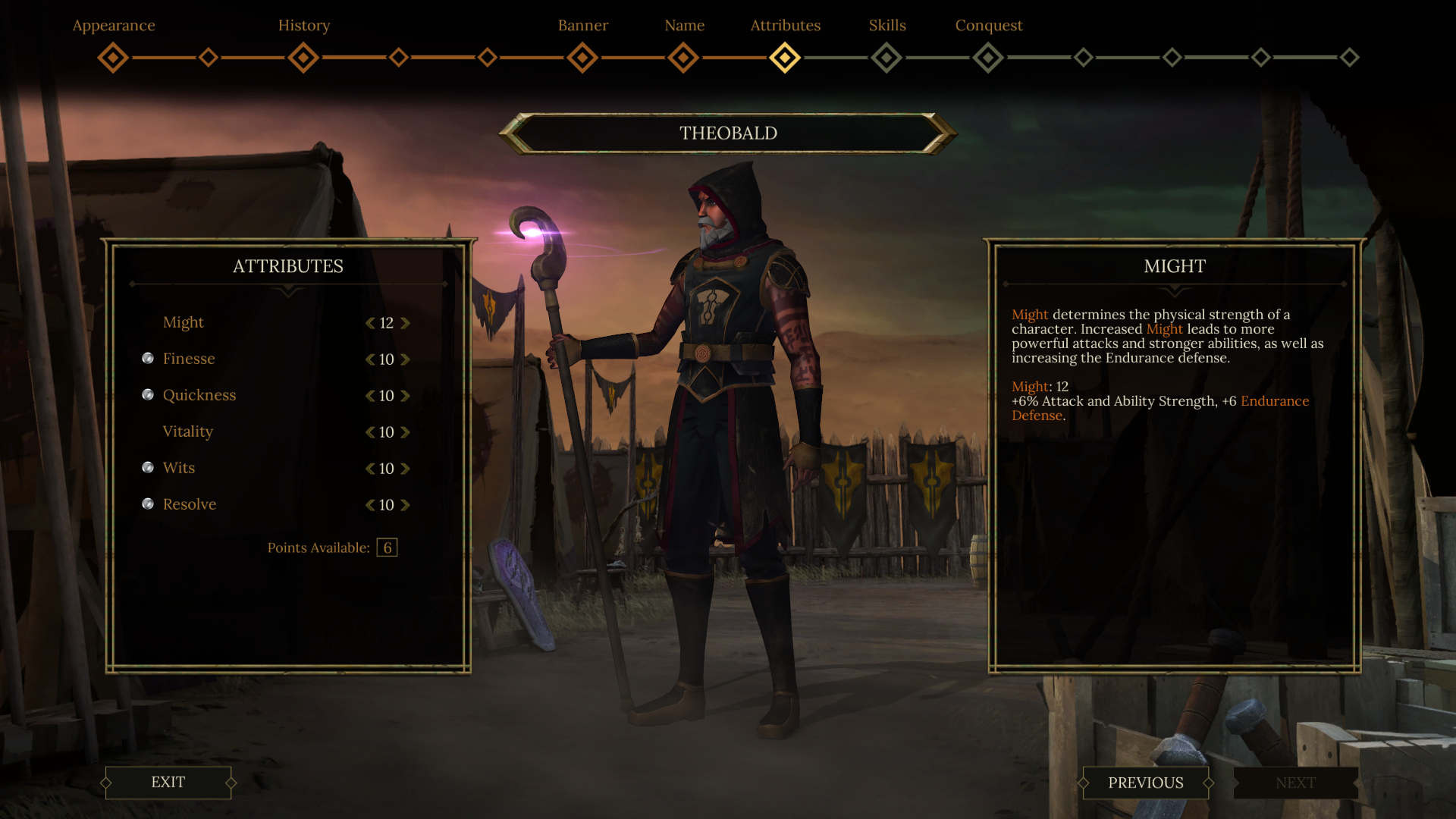Switch to the Banner step
Screen dimensions: 1456x819
pos(582,58)
